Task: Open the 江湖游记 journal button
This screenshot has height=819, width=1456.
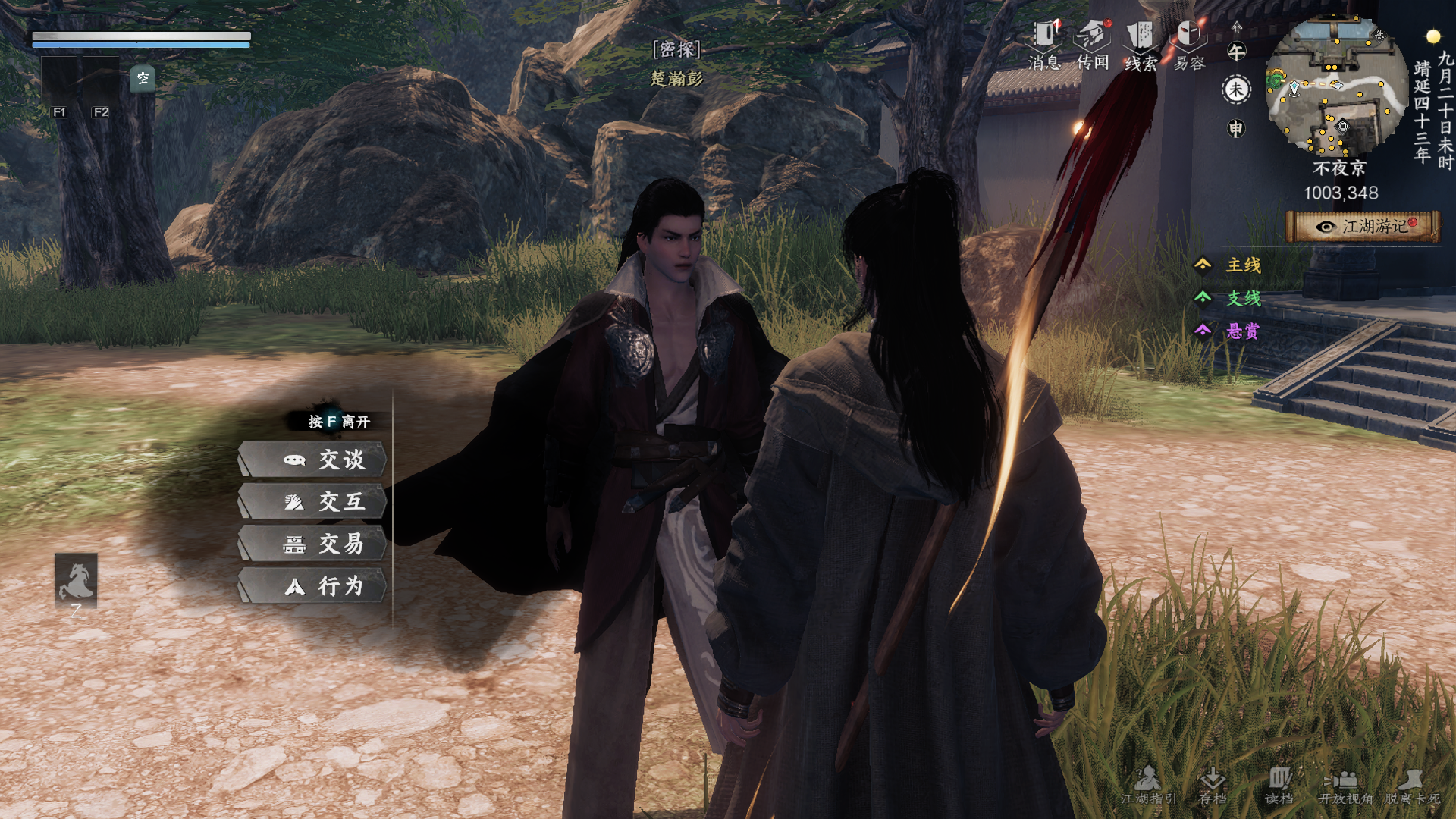Action: click(x=1363, y=227)
